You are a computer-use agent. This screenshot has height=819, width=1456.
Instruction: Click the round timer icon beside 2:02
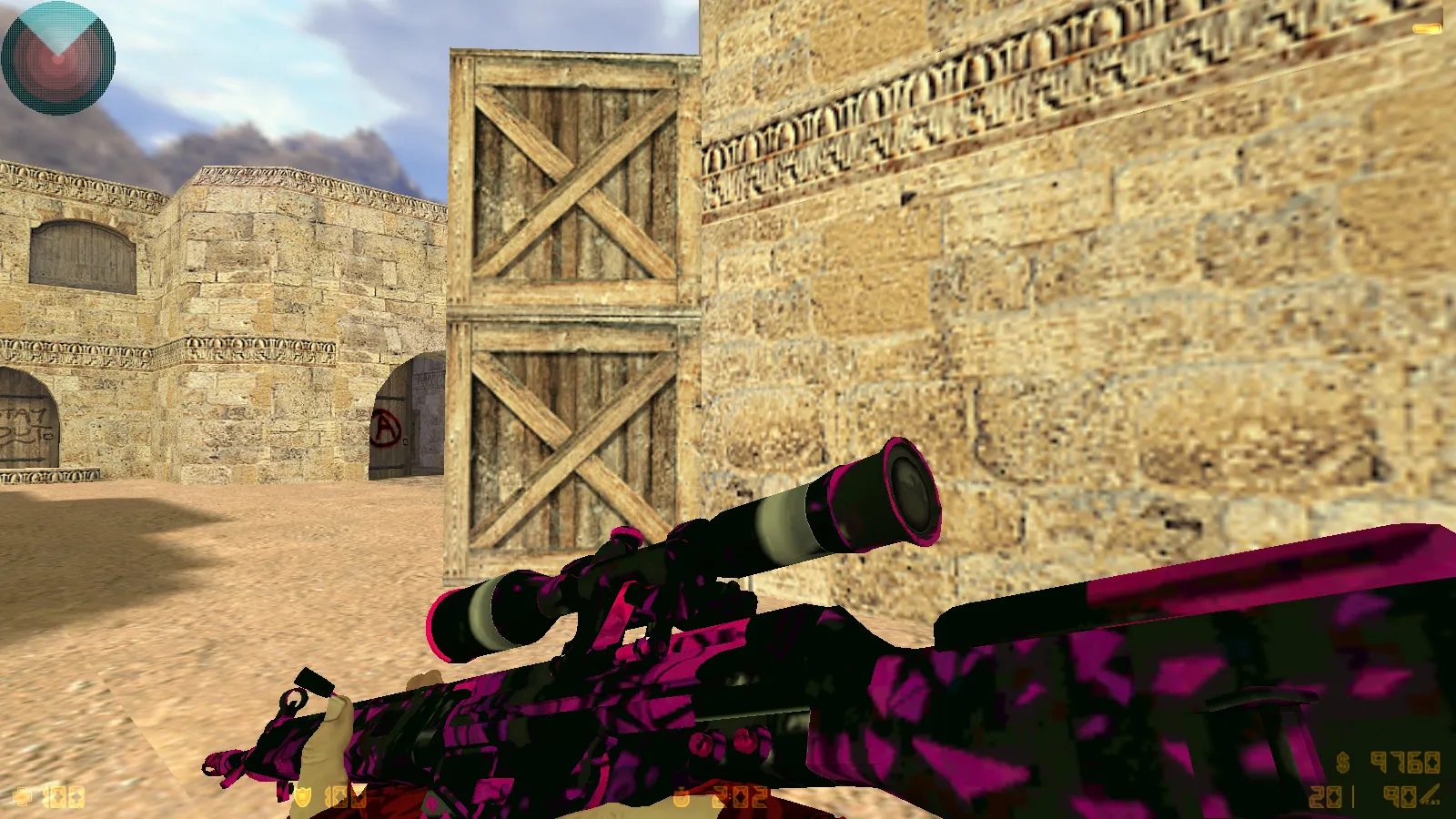point(681,798)
